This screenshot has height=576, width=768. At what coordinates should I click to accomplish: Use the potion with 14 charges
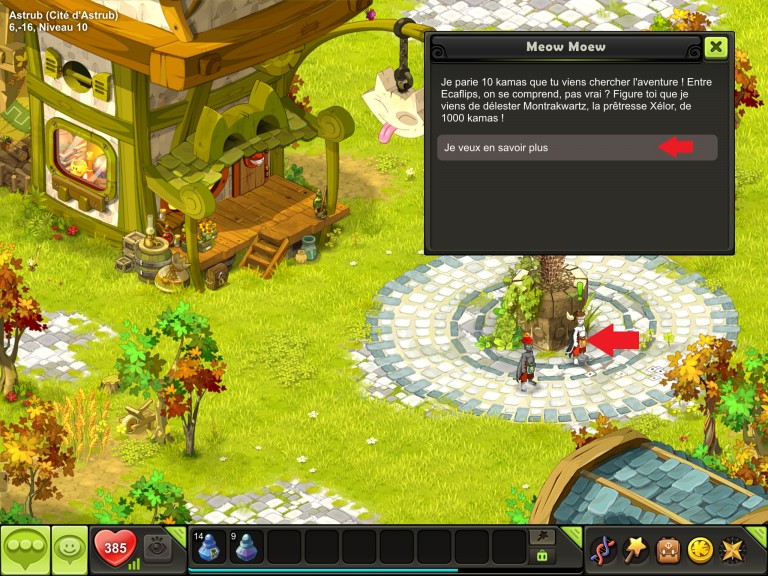[x=209, y=548]
